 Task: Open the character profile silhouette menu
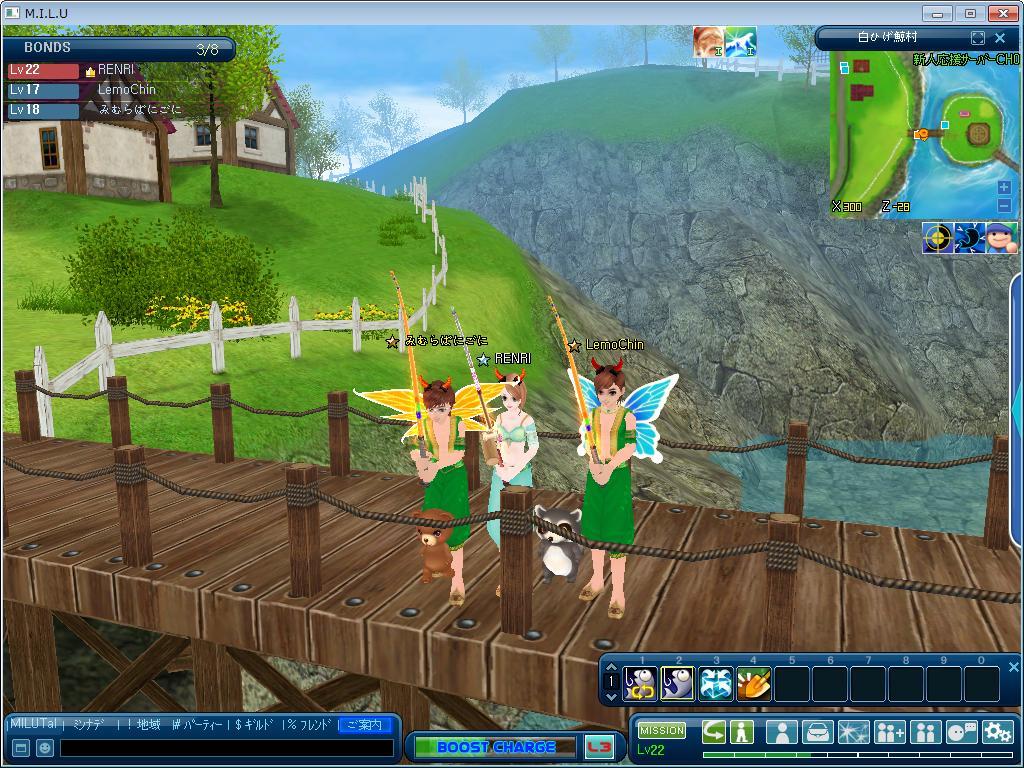781,732
